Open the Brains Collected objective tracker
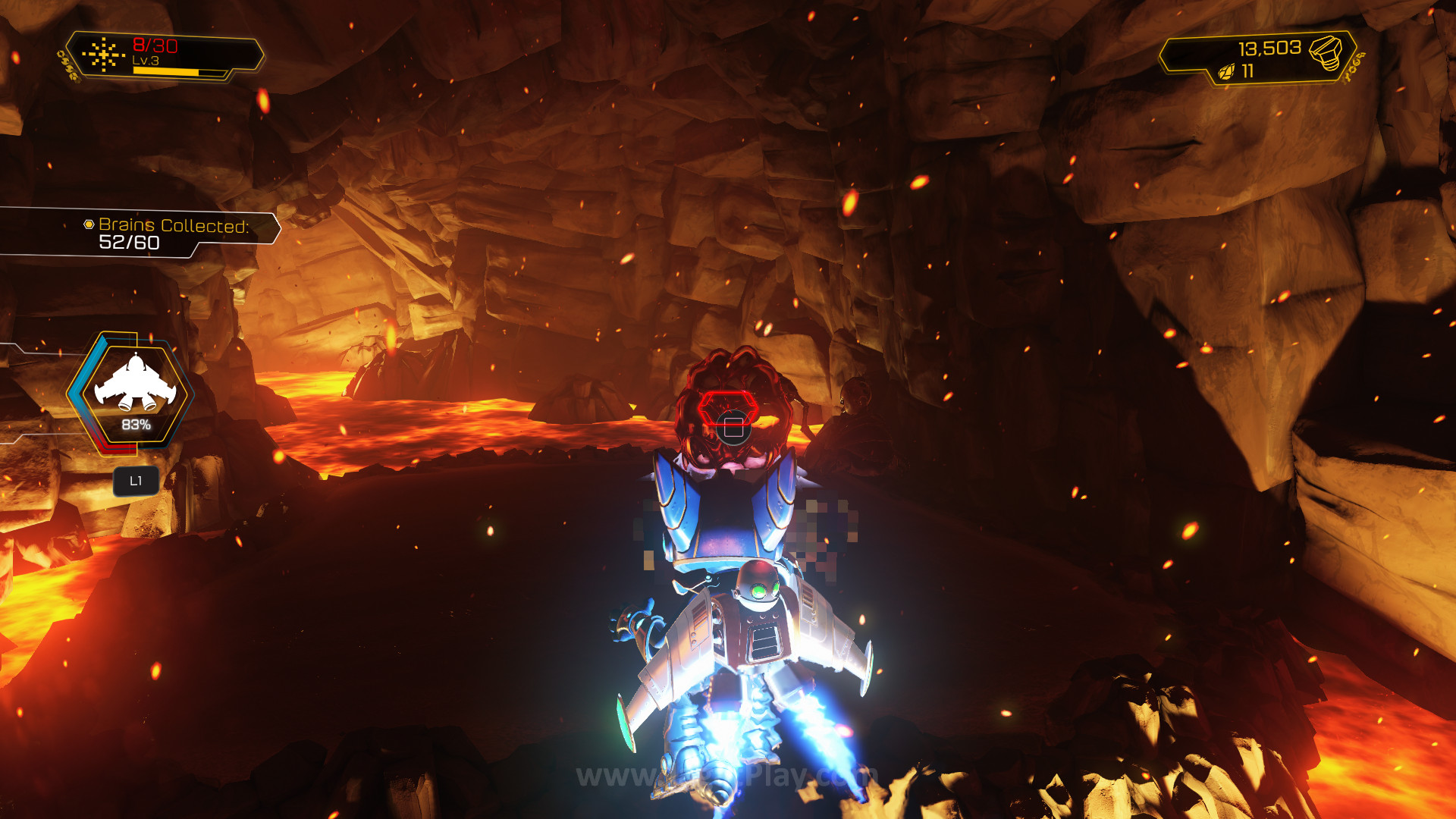1456x819 pixels. coord(167,234)
